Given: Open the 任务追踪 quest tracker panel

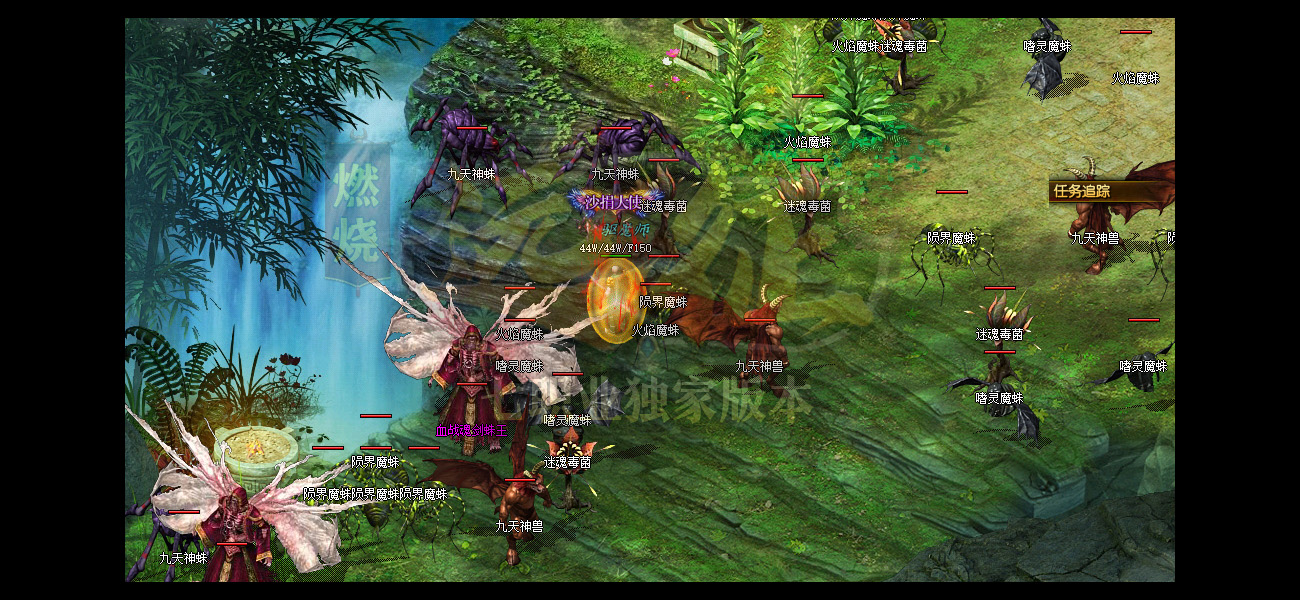Looking at the screenshot, I should point(1082,191).
